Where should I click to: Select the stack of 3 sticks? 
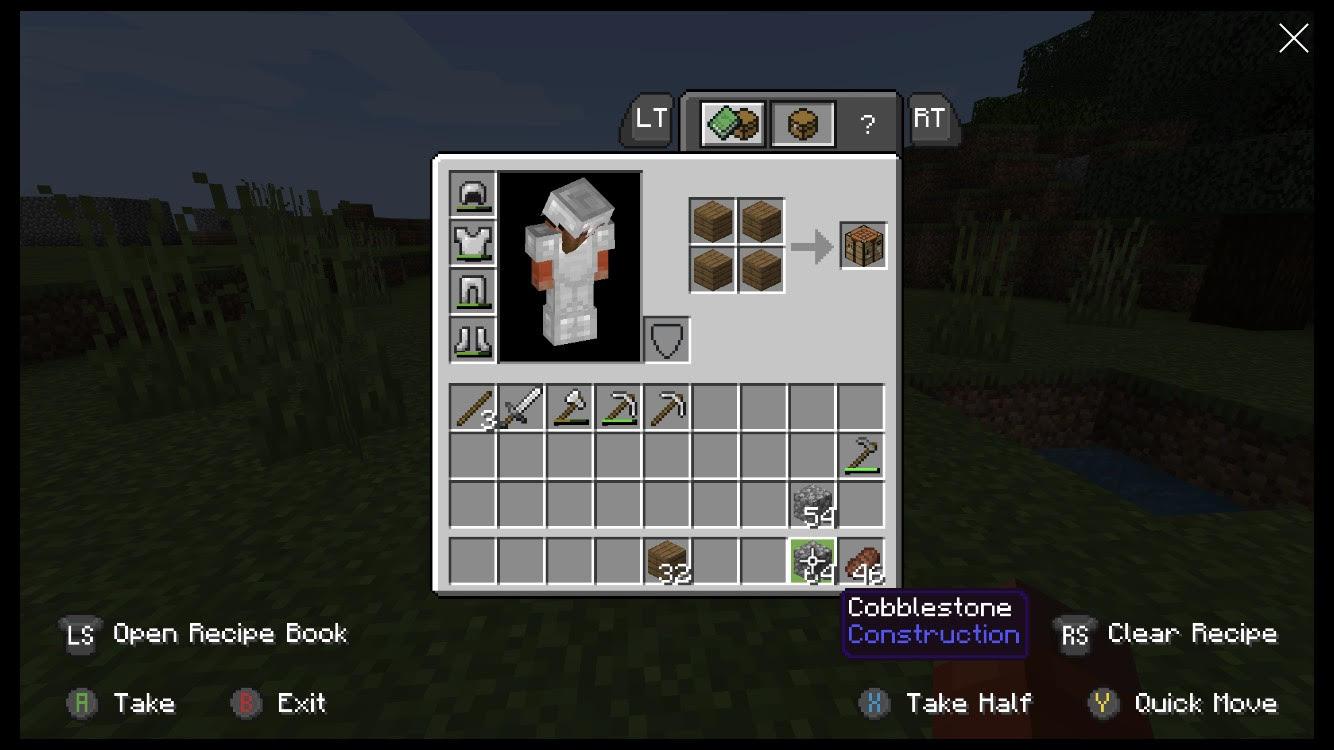tap(471, 405)
